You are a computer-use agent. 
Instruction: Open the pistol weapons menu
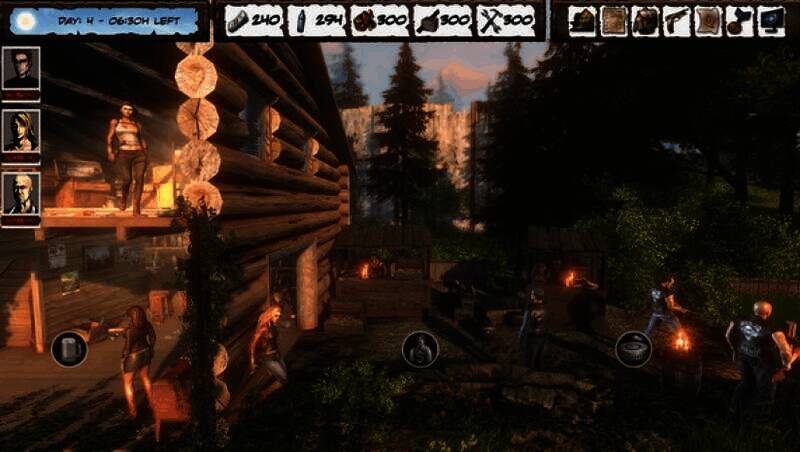[677, 20]
